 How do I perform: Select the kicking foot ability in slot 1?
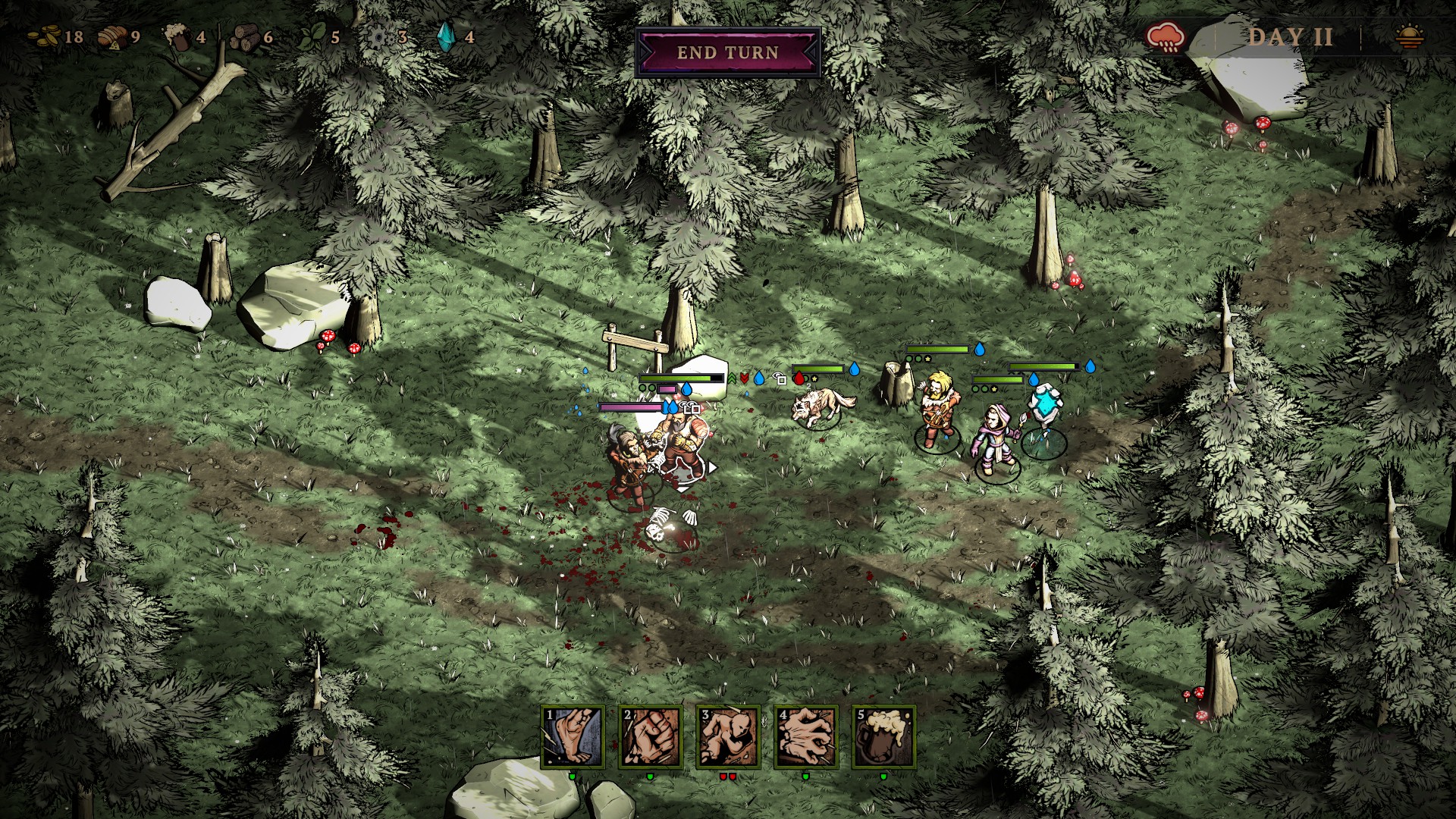coord(573,736)
